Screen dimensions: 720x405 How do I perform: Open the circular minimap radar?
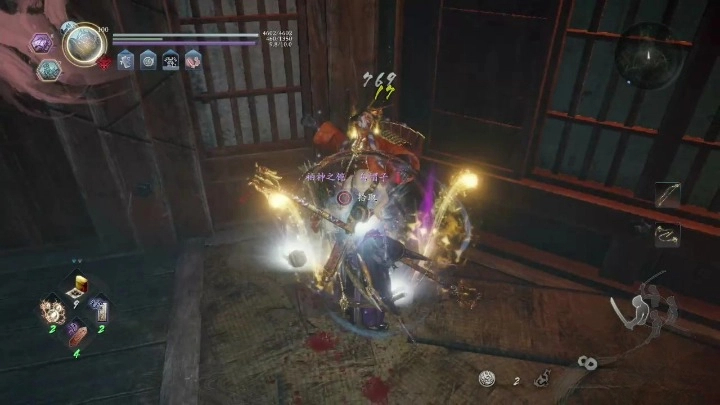[648, 55]
